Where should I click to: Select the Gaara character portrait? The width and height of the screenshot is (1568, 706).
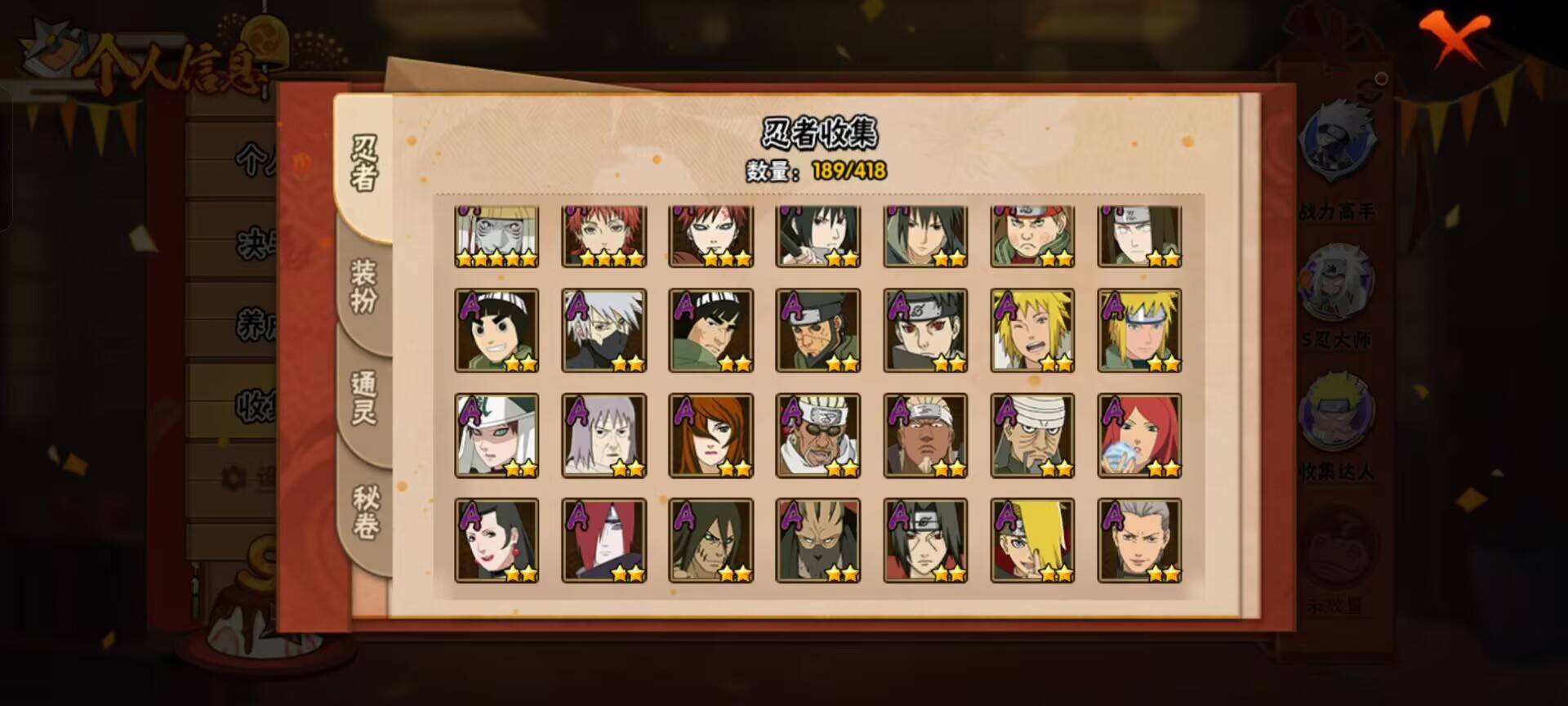[709, 237]
